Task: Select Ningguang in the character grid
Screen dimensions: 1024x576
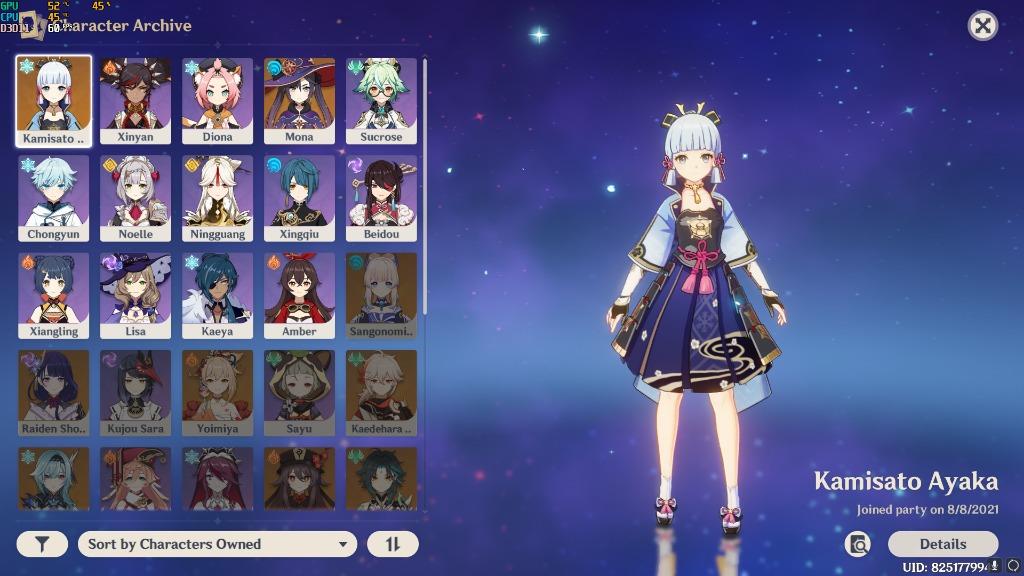Action: 217,197
